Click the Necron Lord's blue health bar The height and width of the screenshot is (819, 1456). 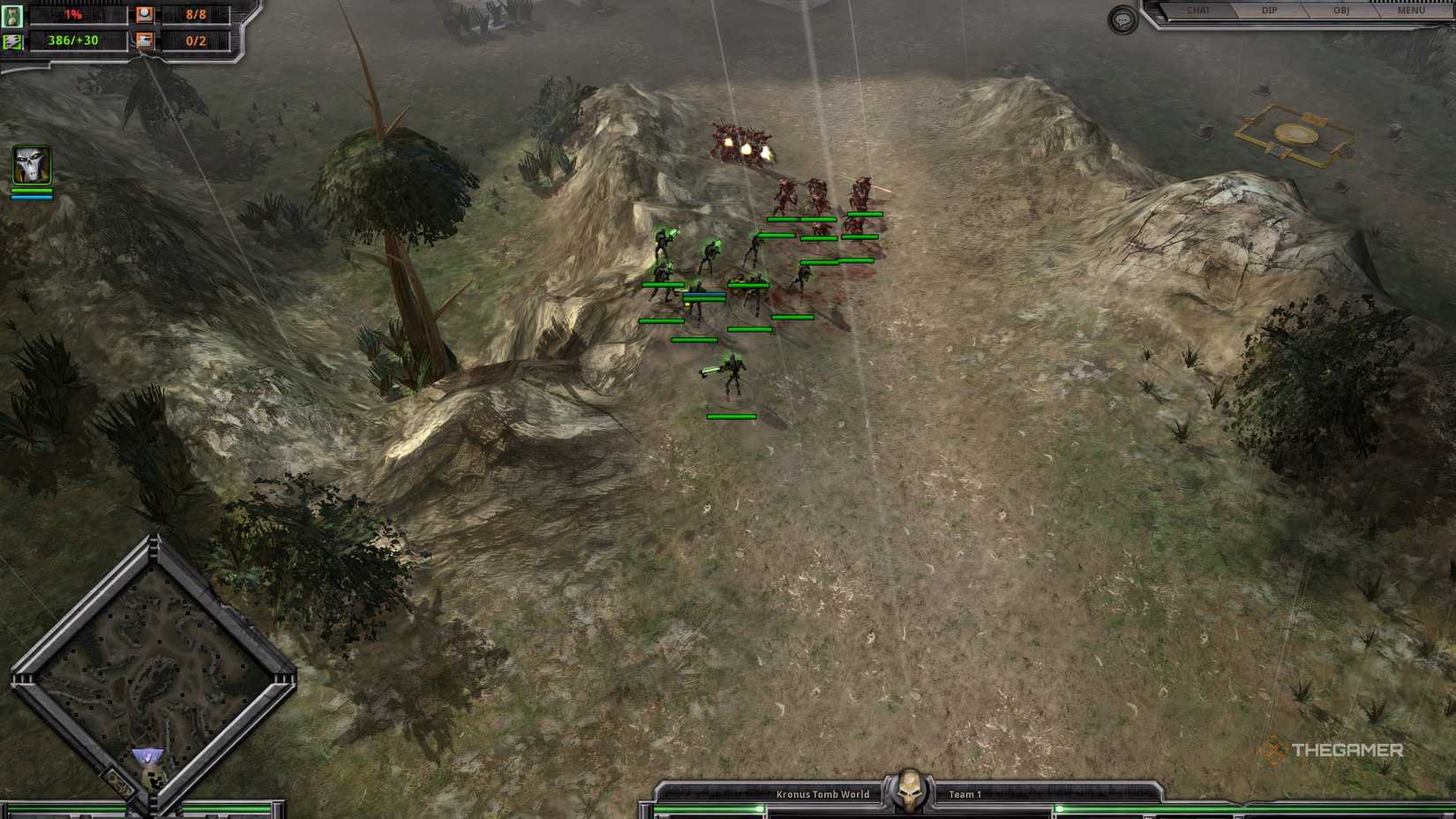pyautogui.click(x=31, y=199)
